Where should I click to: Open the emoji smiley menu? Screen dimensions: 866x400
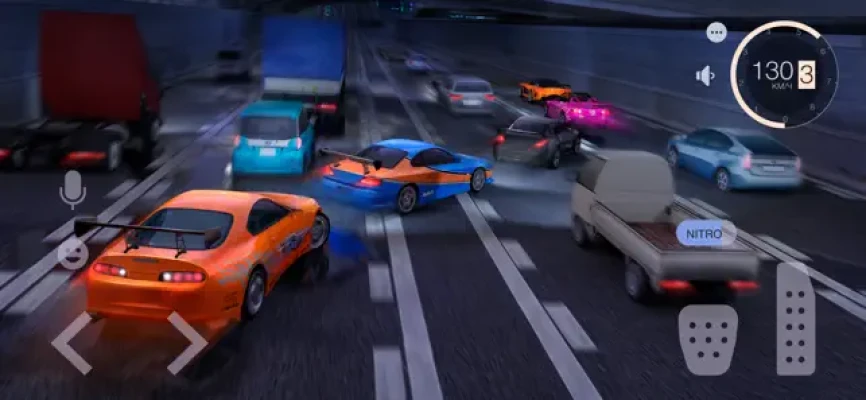(72, 252)
